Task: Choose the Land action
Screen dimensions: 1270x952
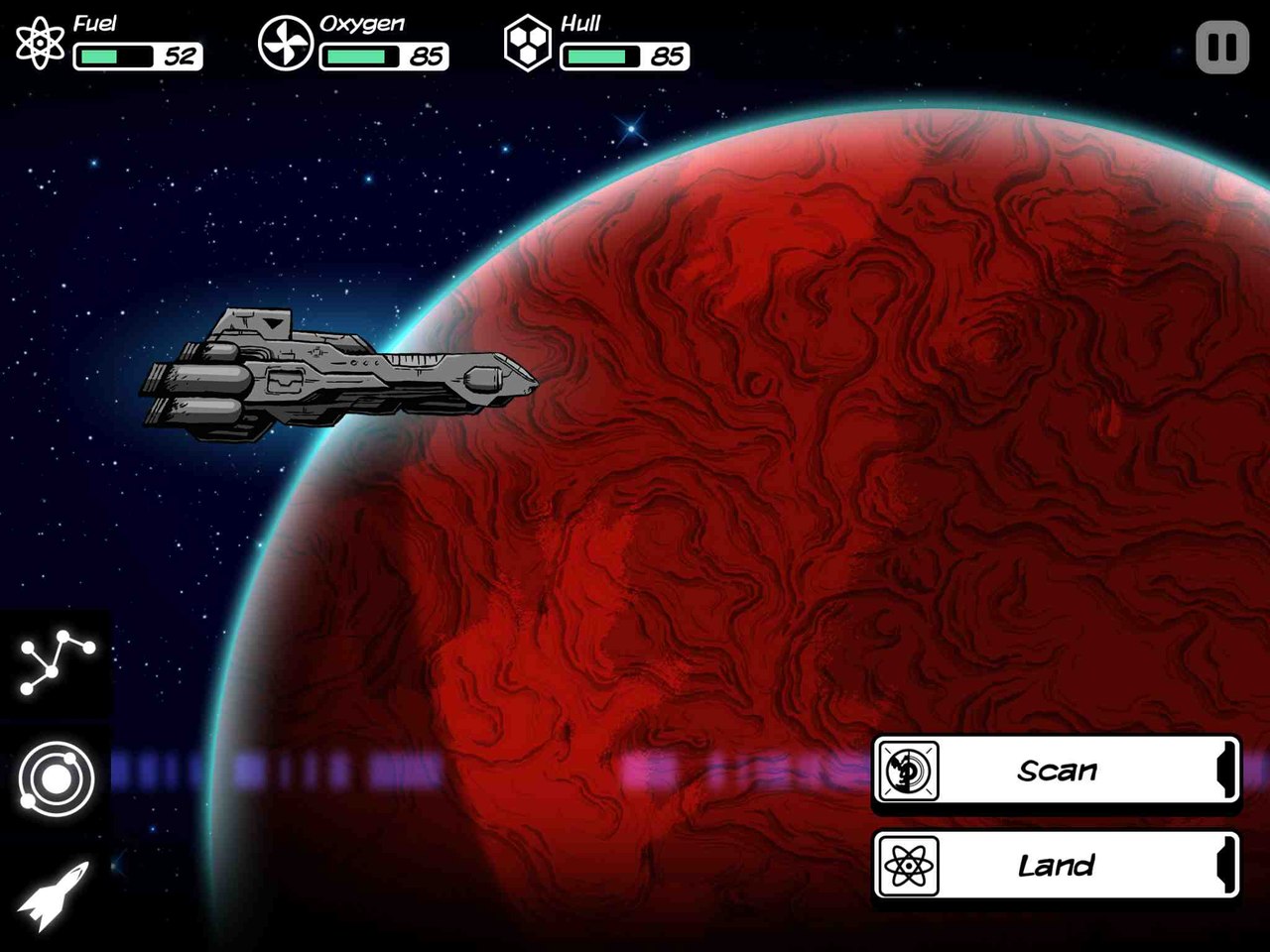Action: (x=1056, y=866)
